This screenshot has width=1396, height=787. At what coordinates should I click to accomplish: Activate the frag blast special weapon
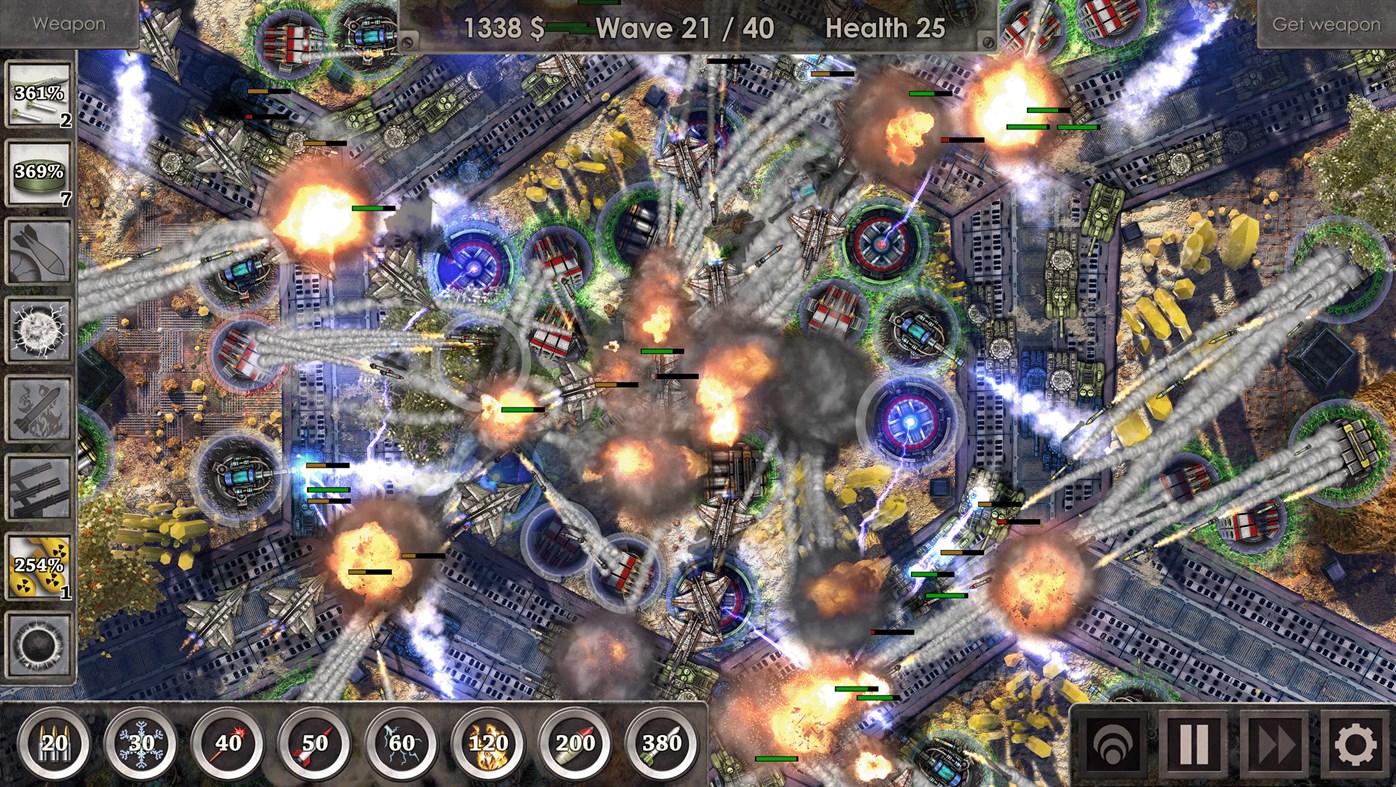tap(39, 330)
